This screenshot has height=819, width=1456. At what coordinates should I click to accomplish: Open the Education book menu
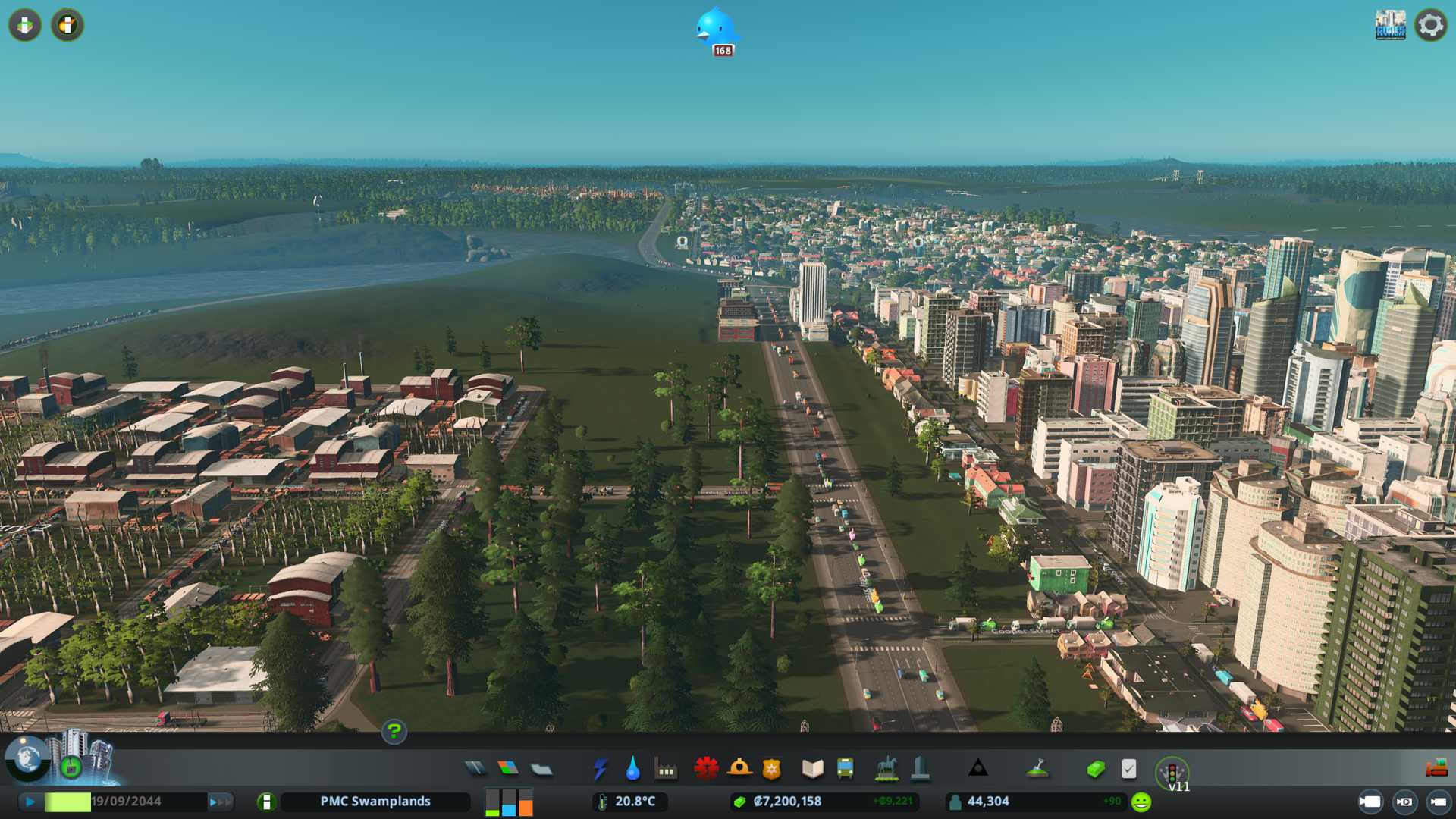click(x=812, y=769)
